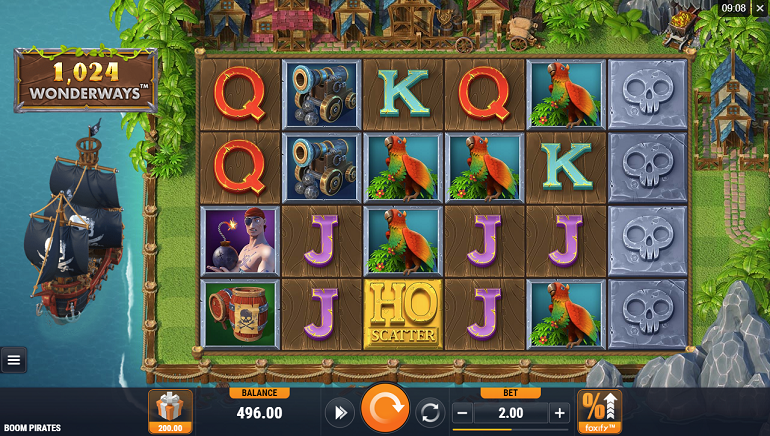
Task: Open the autoplay spin options
Action: click(431, 412)
